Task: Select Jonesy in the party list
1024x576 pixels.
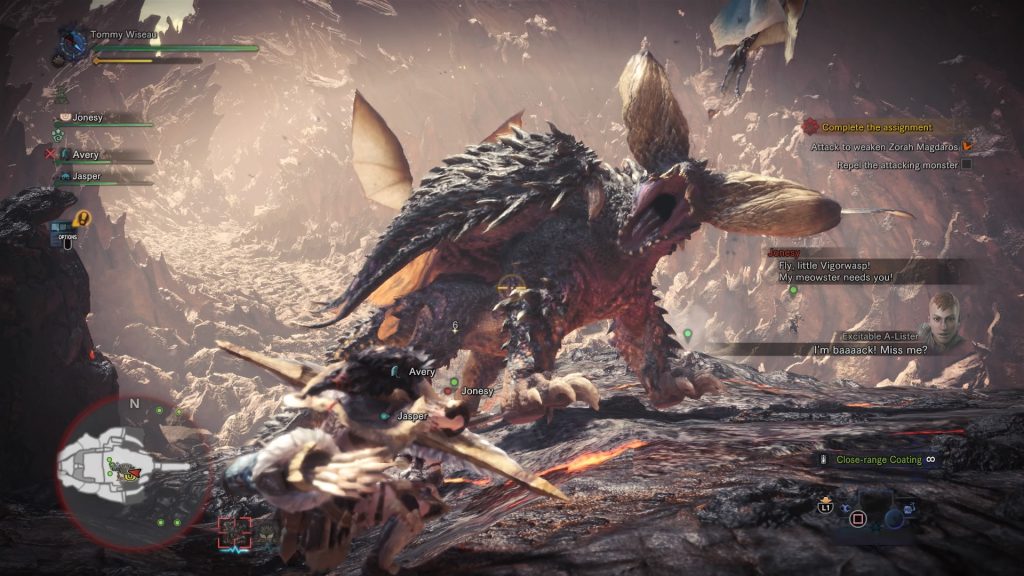Action: tap(87, 117)
